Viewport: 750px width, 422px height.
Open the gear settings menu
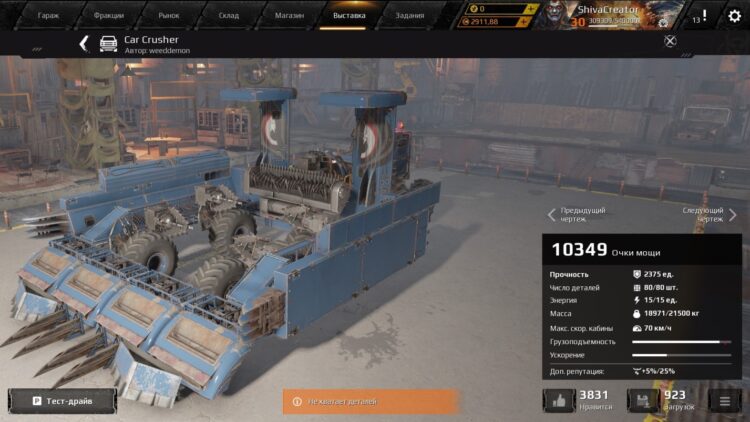pos(734,16)
